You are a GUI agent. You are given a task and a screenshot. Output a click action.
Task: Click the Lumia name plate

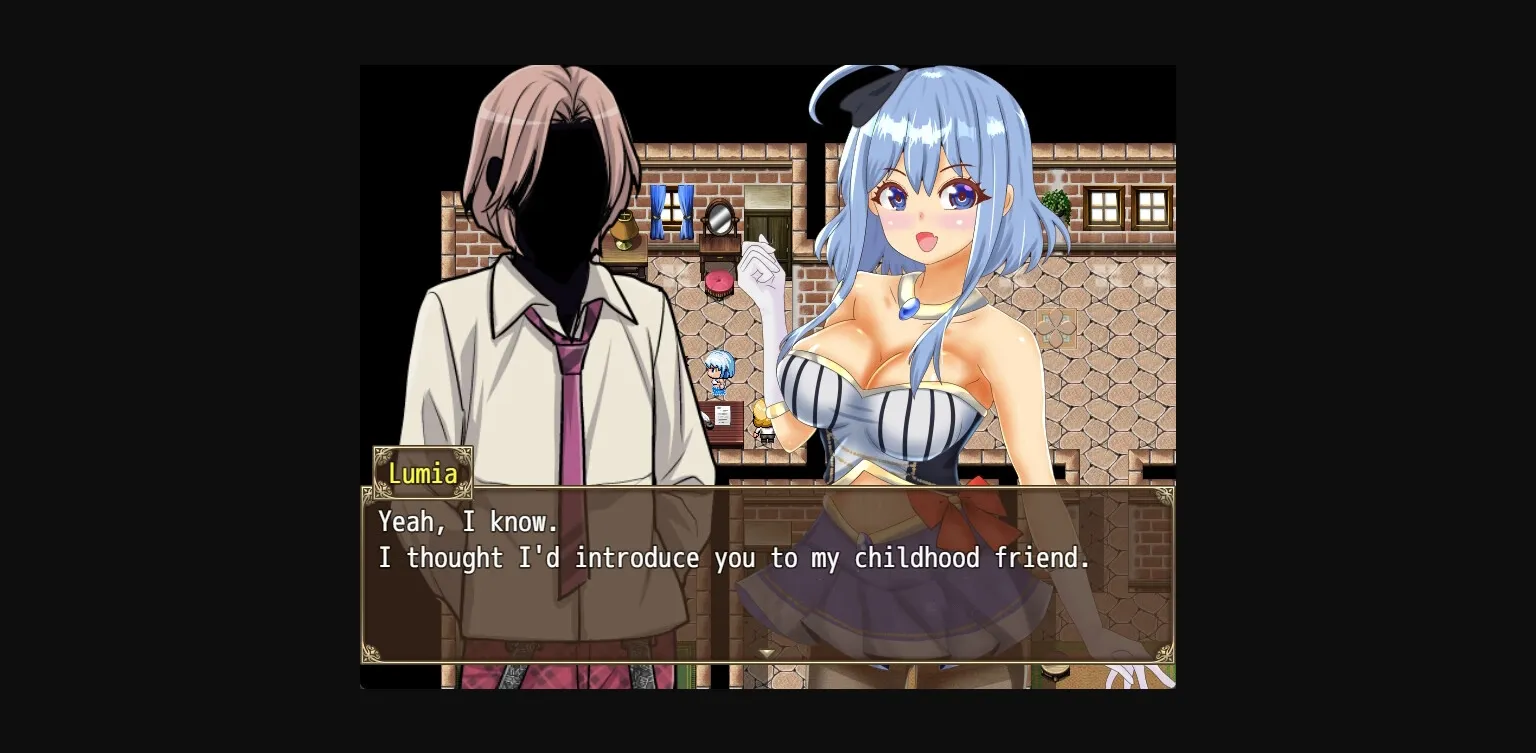point(422,473)
